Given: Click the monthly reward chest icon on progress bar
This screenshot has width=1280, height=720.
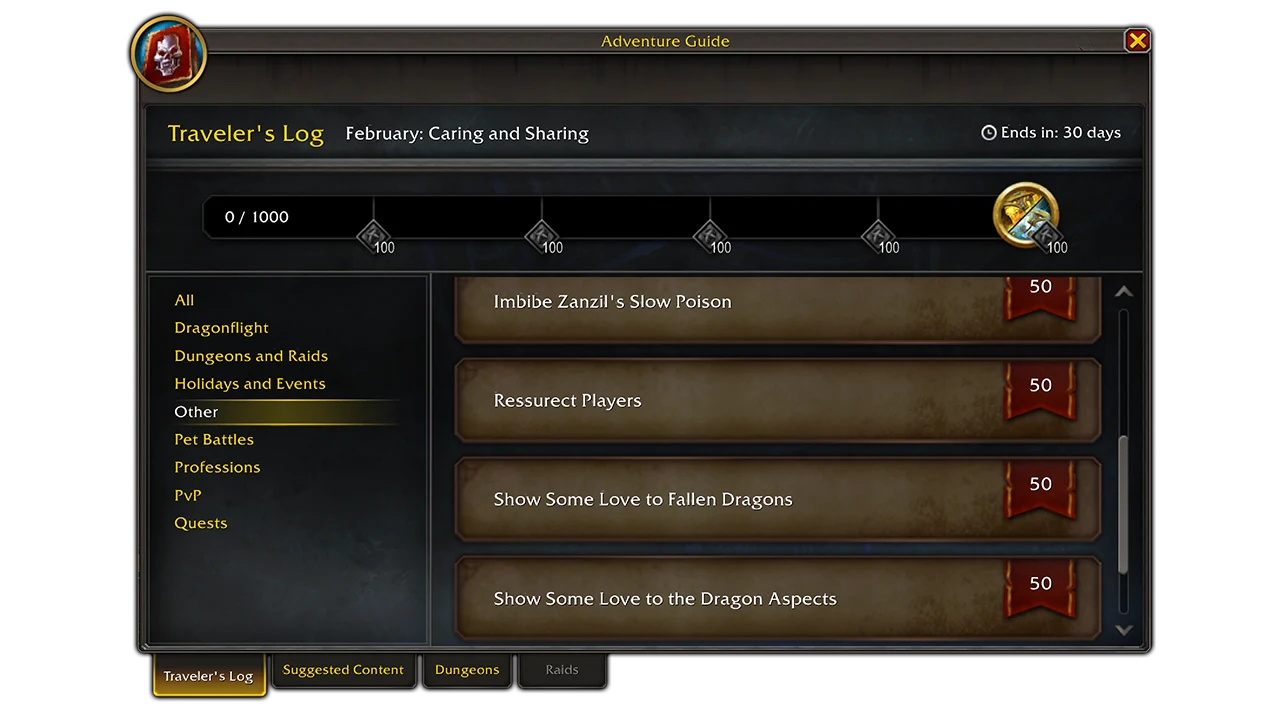Looking at the screenshot, I should click(1027, 213).
